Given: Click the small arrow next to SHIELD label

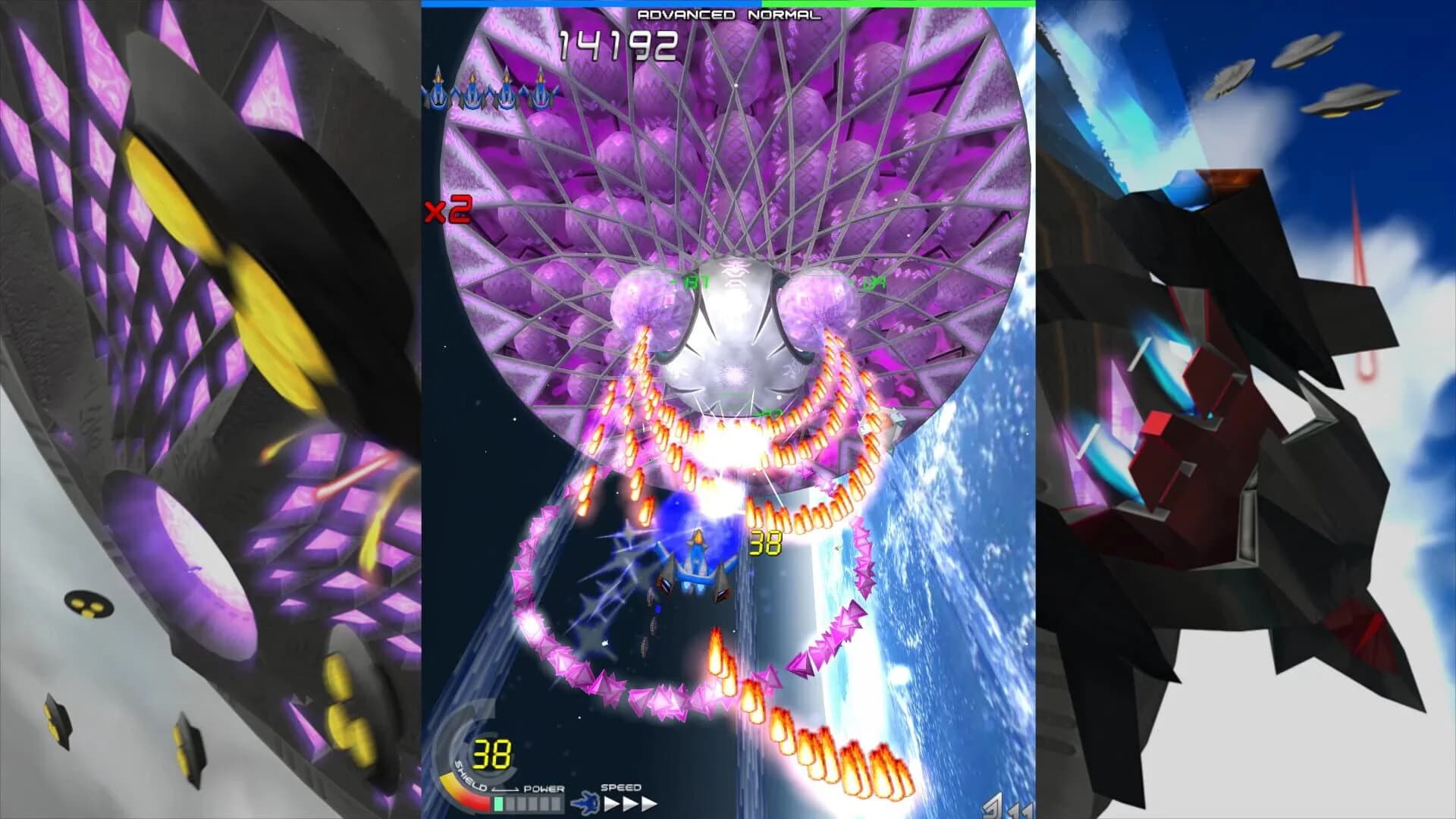Looking at the screenshot, I should coord(505,789).
